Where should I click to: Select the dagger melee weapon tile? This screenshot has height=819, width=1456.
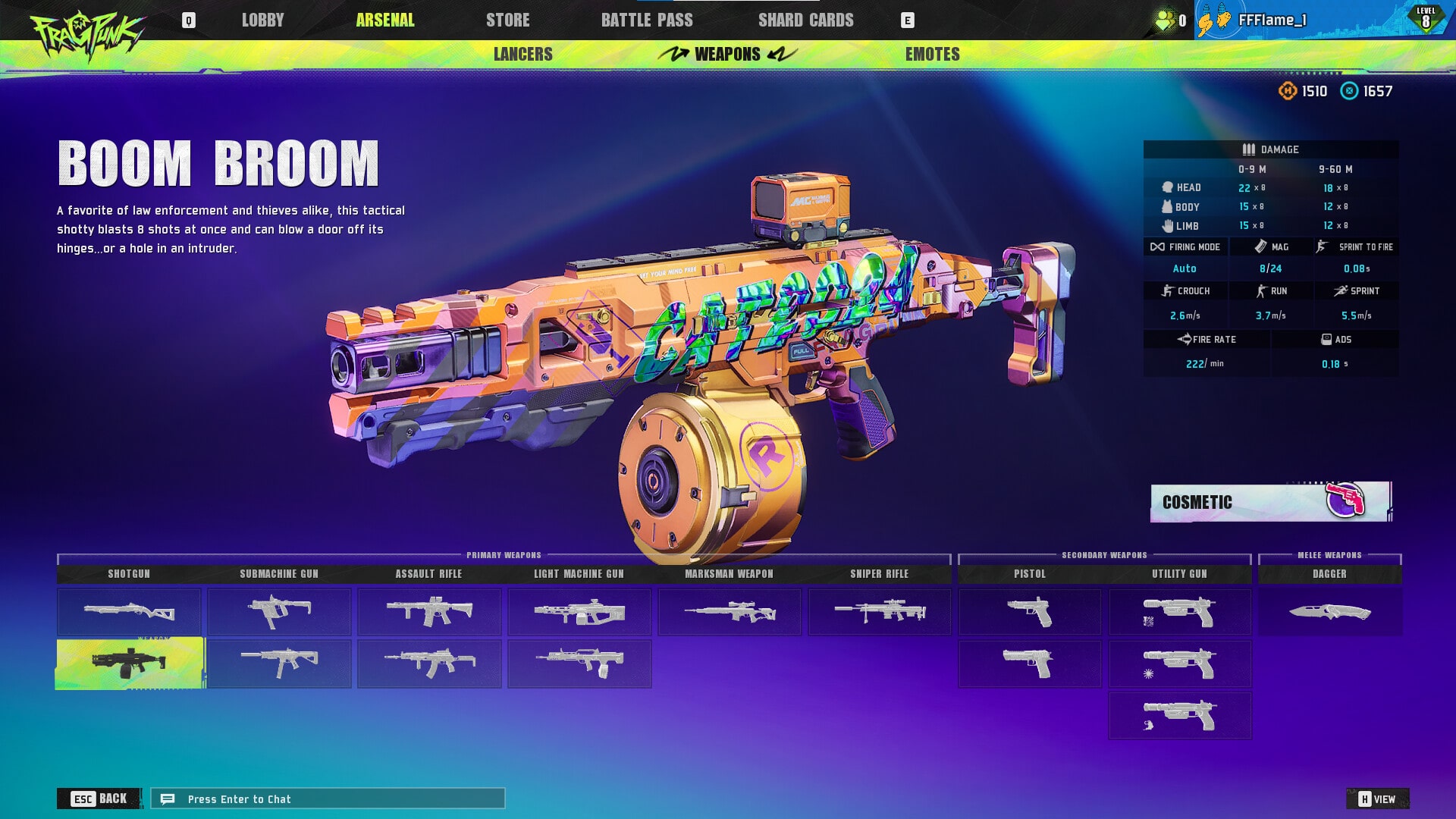tap(1329, 612)
